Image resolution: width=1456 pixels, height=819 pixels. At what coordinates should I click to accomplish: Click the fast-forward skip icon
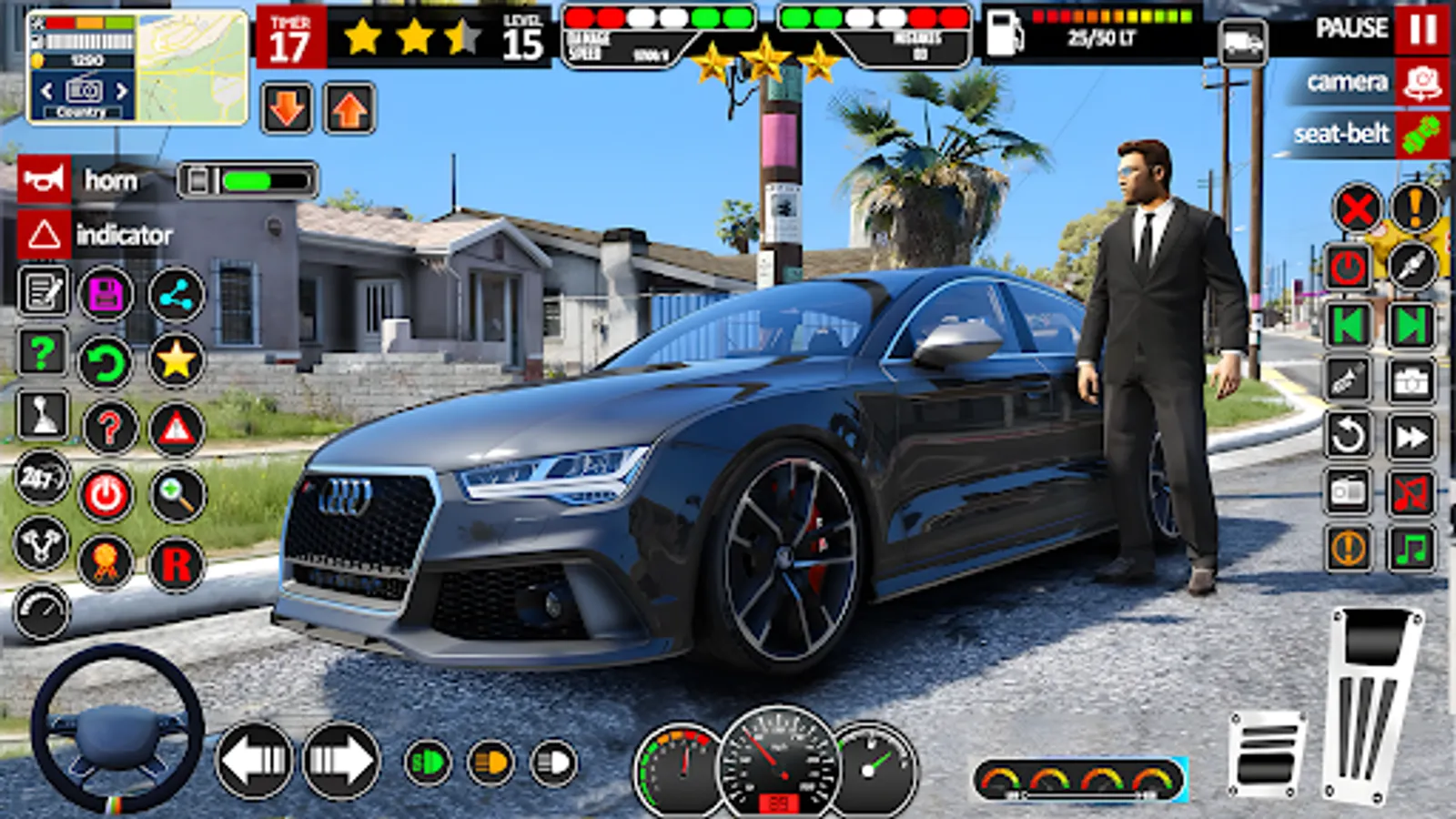1410,434
